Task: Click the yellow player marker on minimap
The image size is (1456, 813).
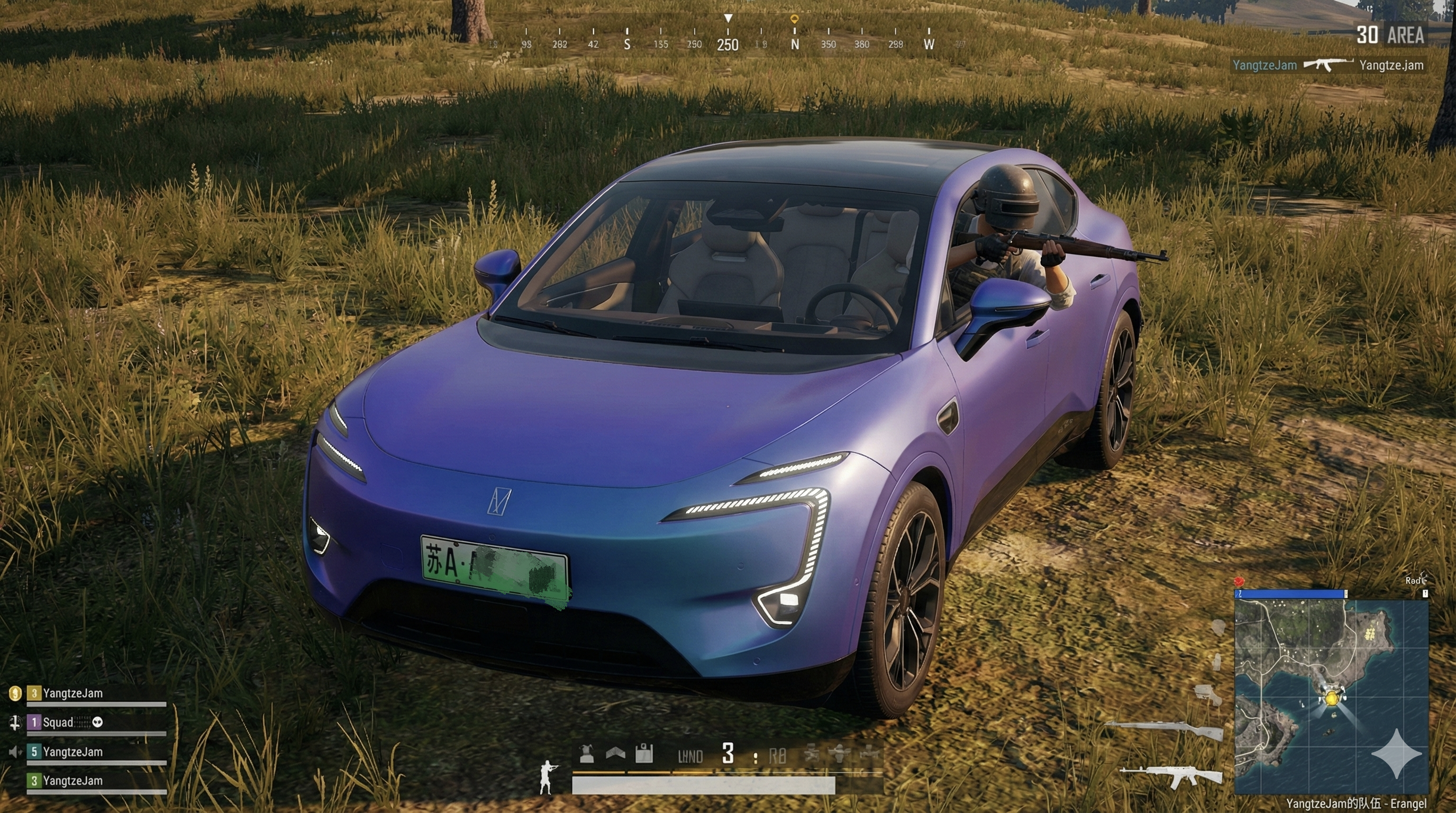Action: (1332, 699)
